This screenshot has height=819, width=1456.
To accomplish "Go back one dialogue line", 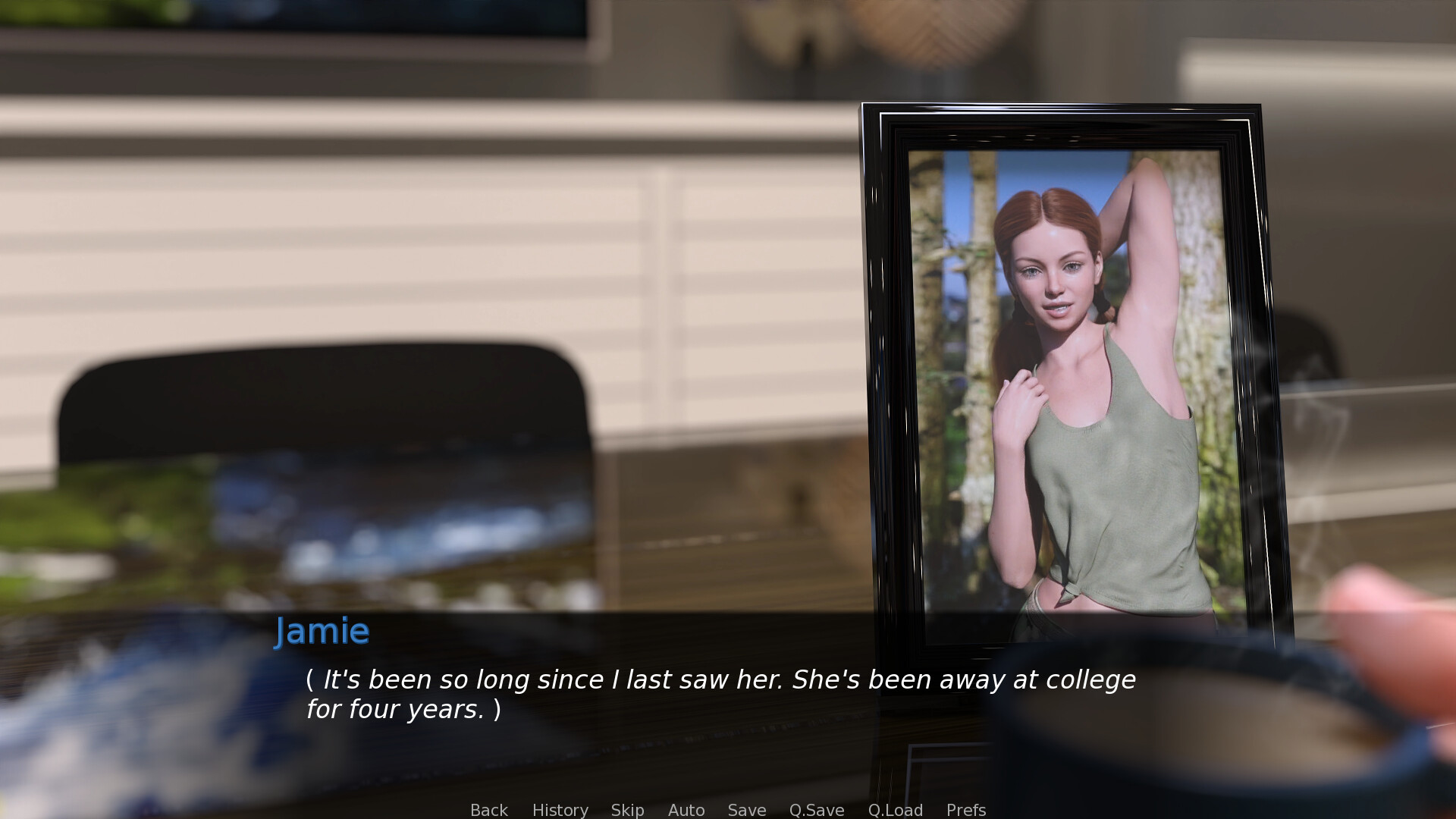I will [x=488, y=810].
